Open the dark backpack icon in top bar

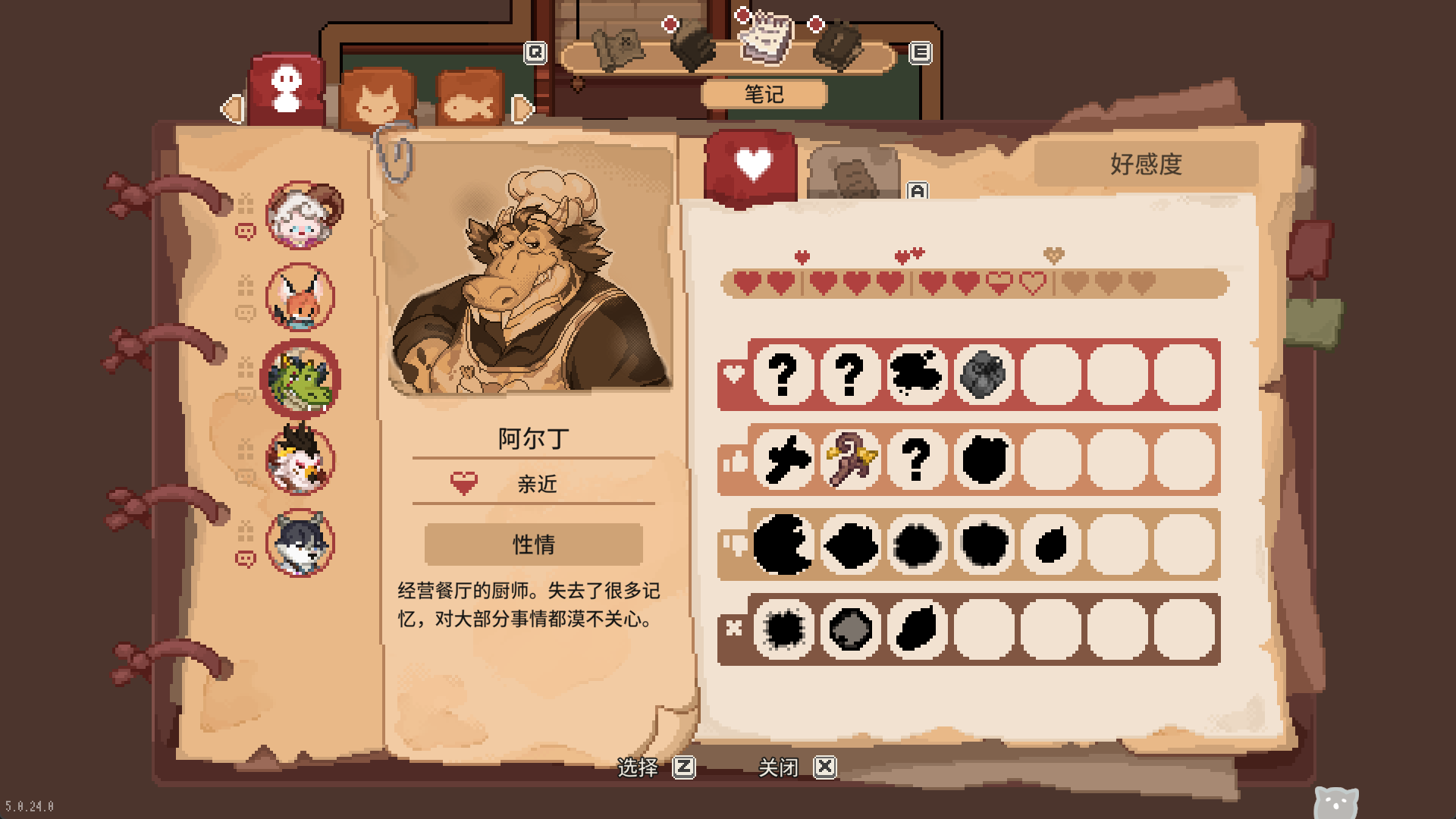point(692,47)
